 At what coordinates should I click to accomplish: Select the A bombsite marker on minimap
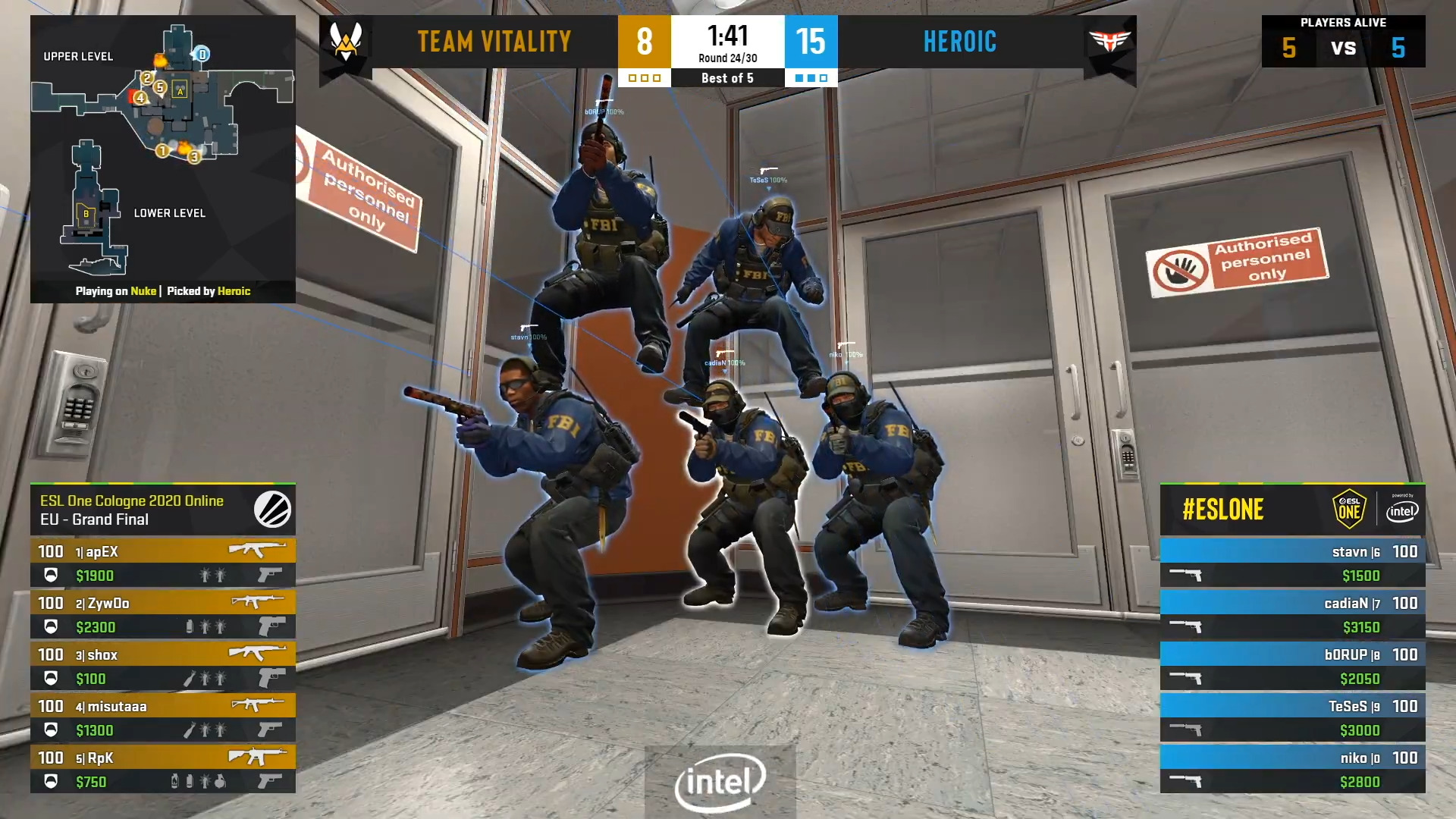click(180, 91)
